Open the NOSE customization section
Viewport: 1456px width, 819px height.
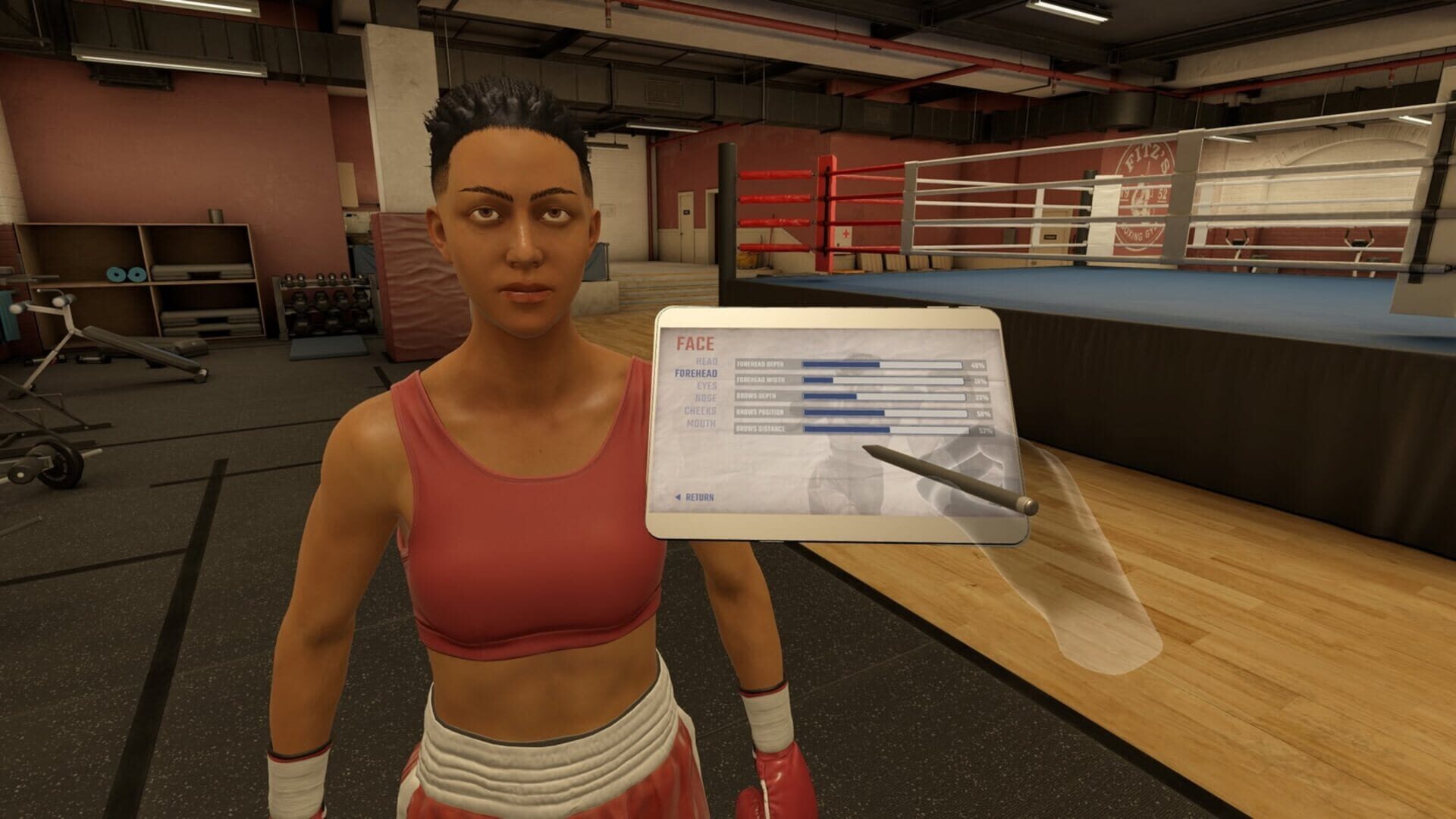707,397
